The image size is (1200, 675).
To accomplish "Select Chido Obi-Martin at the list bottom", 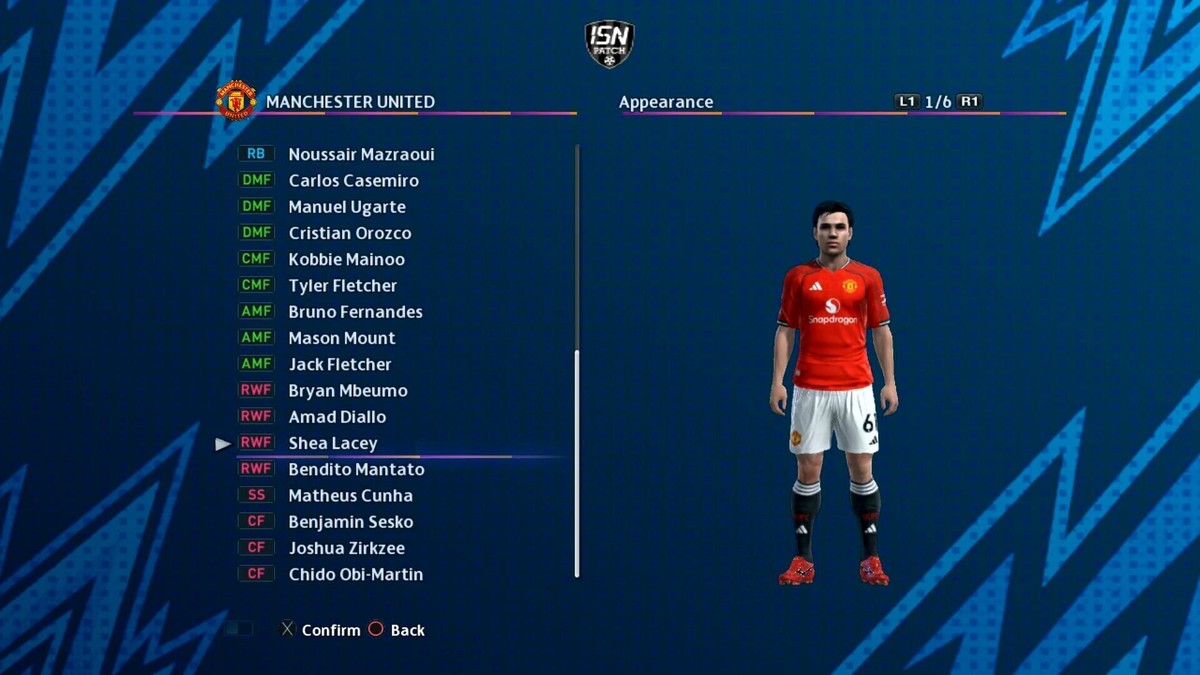I will pos(355,574).
